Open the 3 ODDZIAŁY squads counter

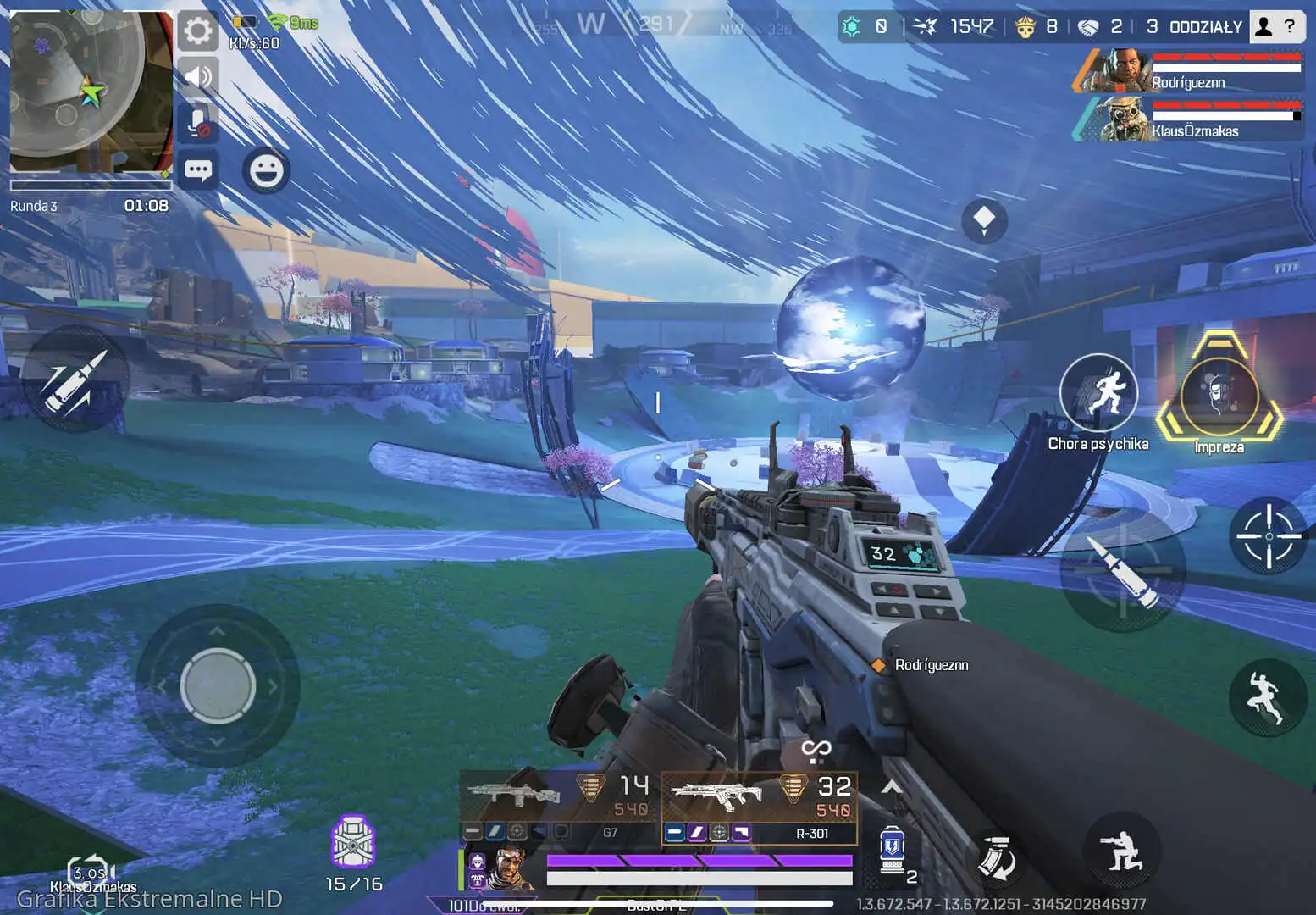[x=1195, y=26]
